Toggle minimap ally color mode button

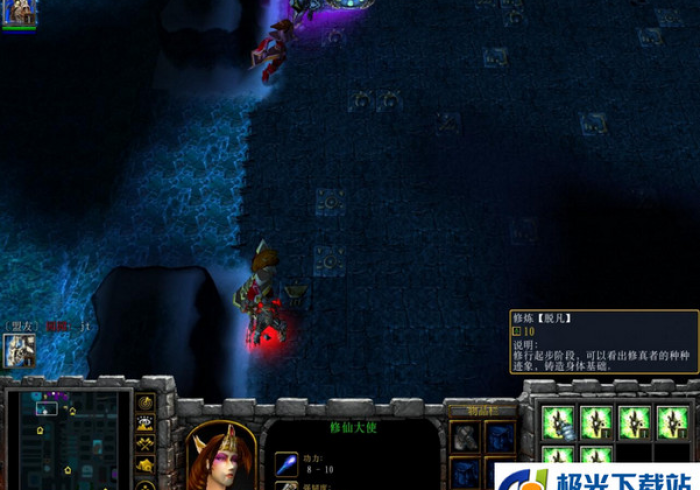click(x=146, y=444)
